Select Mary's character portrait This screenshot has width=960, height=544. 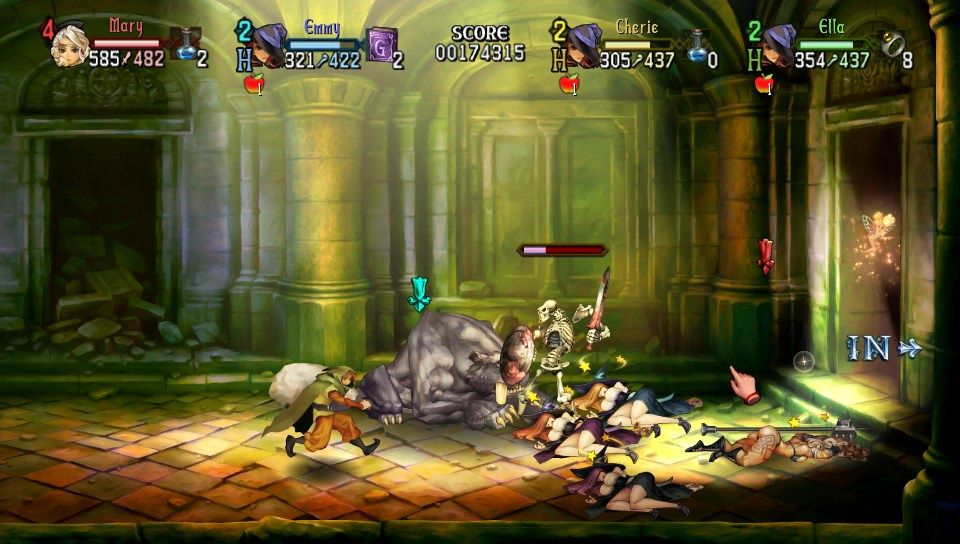click(x=70, y=44)
